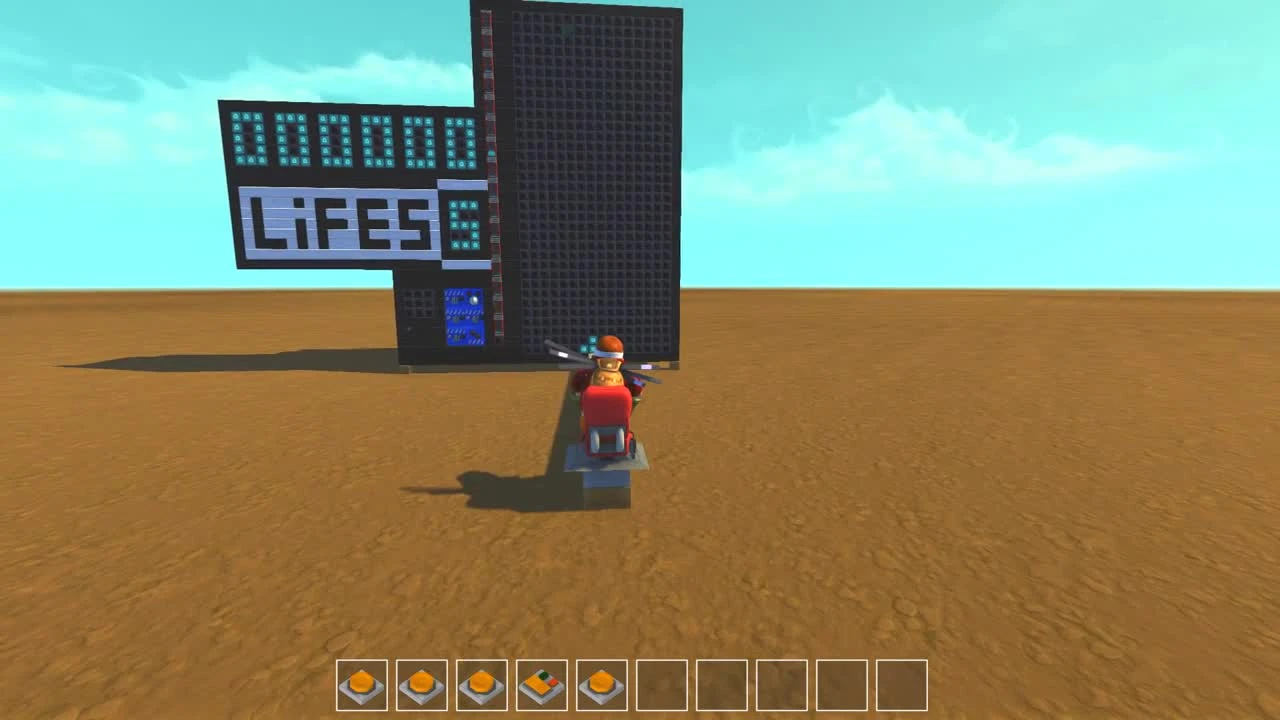Select the button part in first hotbar slot
The width and height of the screenshot is (1280, 720).
click(x=361, y=687)
